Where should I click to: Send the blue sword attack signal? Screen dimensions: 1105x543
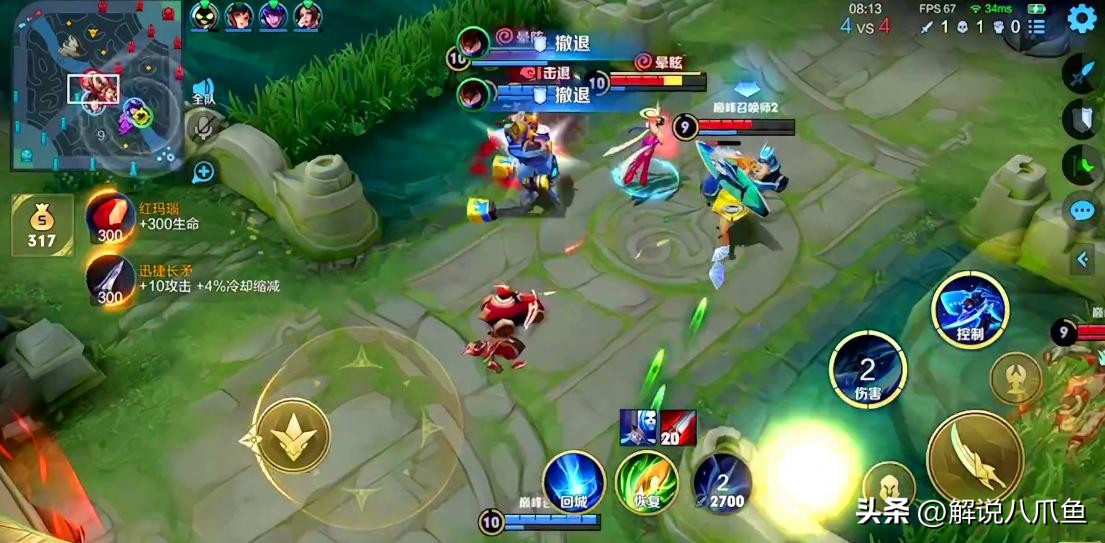pyautogui.click(x=1084, y=74)
